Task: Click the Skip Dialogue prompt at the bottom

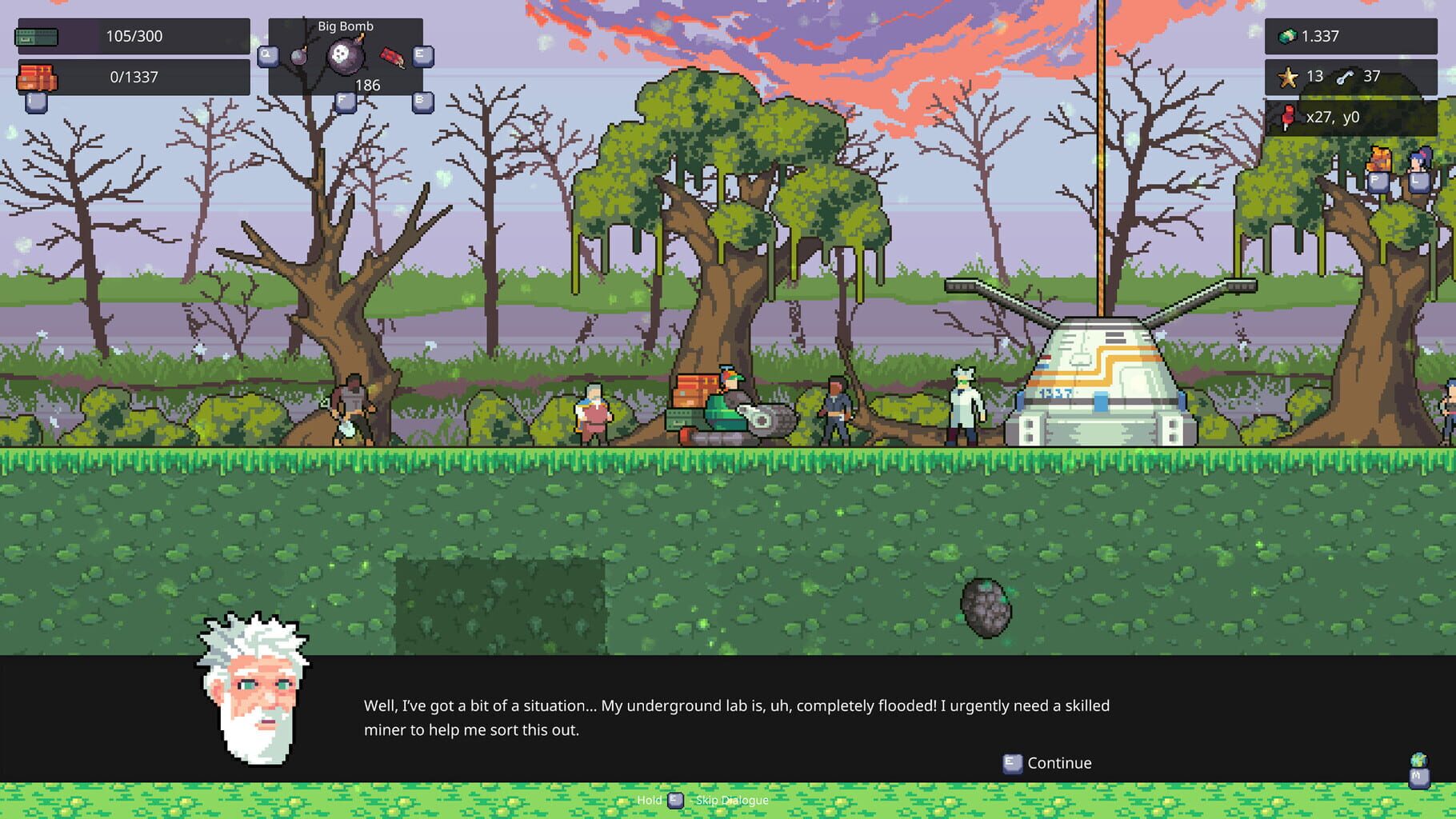Action: click(x=704, y=800)
